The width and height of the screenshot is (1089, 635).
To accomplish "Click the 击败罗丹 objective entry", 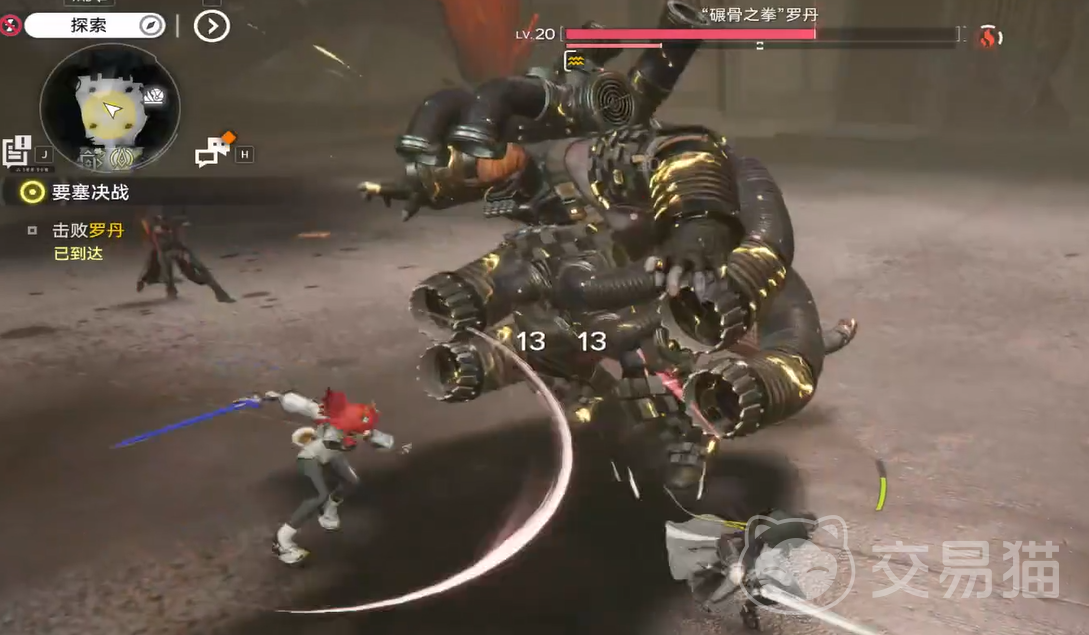I will 88,230.
